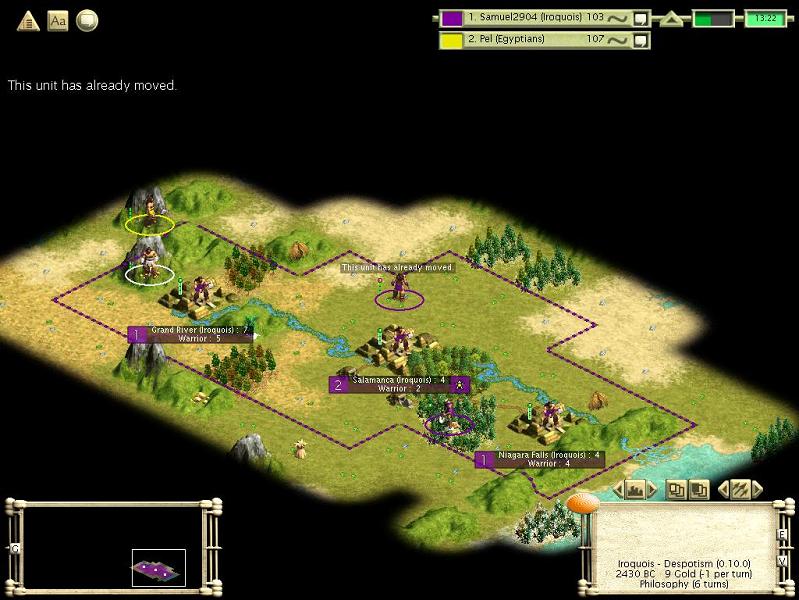This screenshot has height=600, width=799.
Task: Click the minimap territory view
Action: [x=158, y=568]
